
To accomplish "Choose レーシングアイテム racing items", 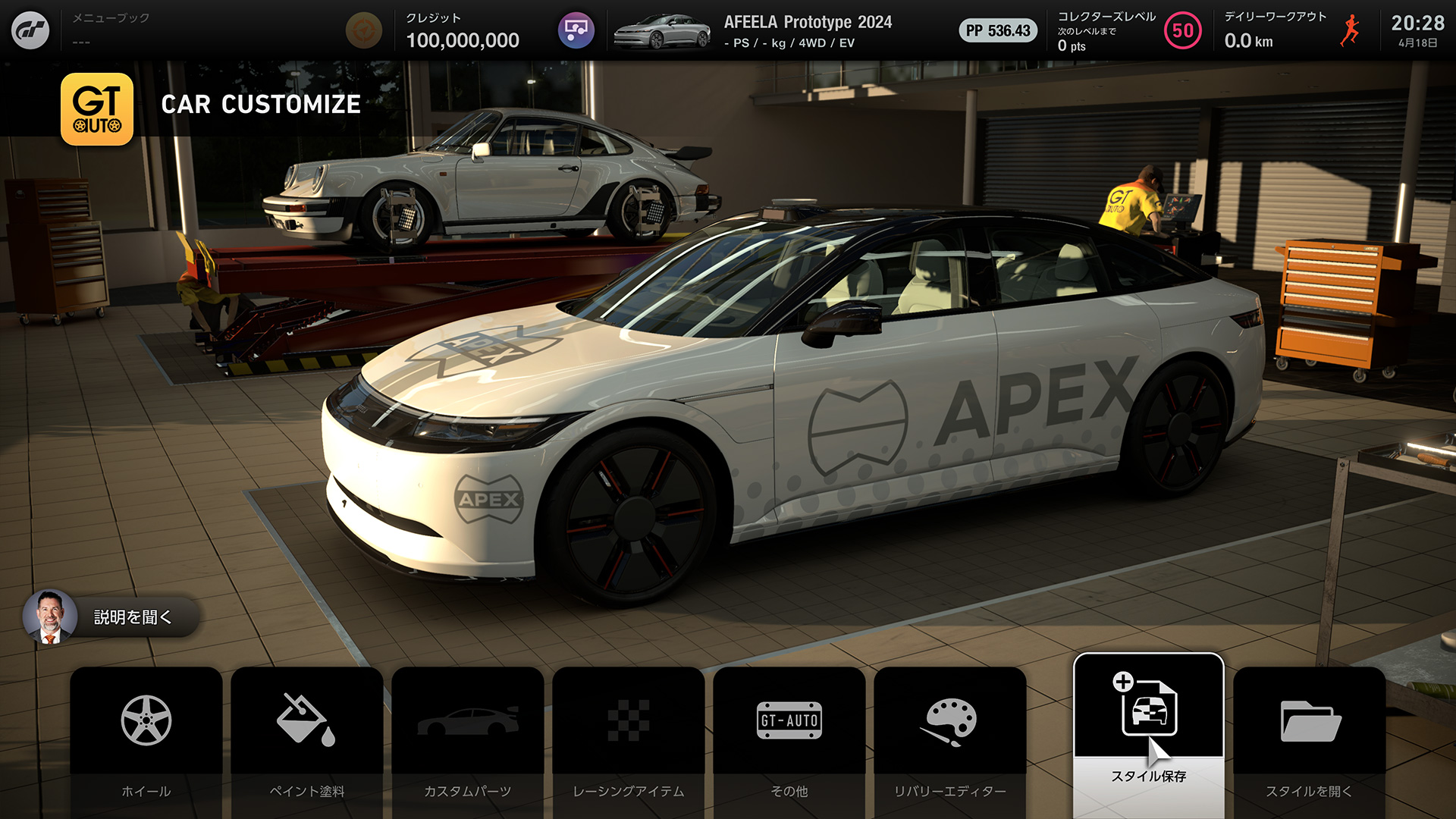I will pyautogui.click(x=629, y=739).
